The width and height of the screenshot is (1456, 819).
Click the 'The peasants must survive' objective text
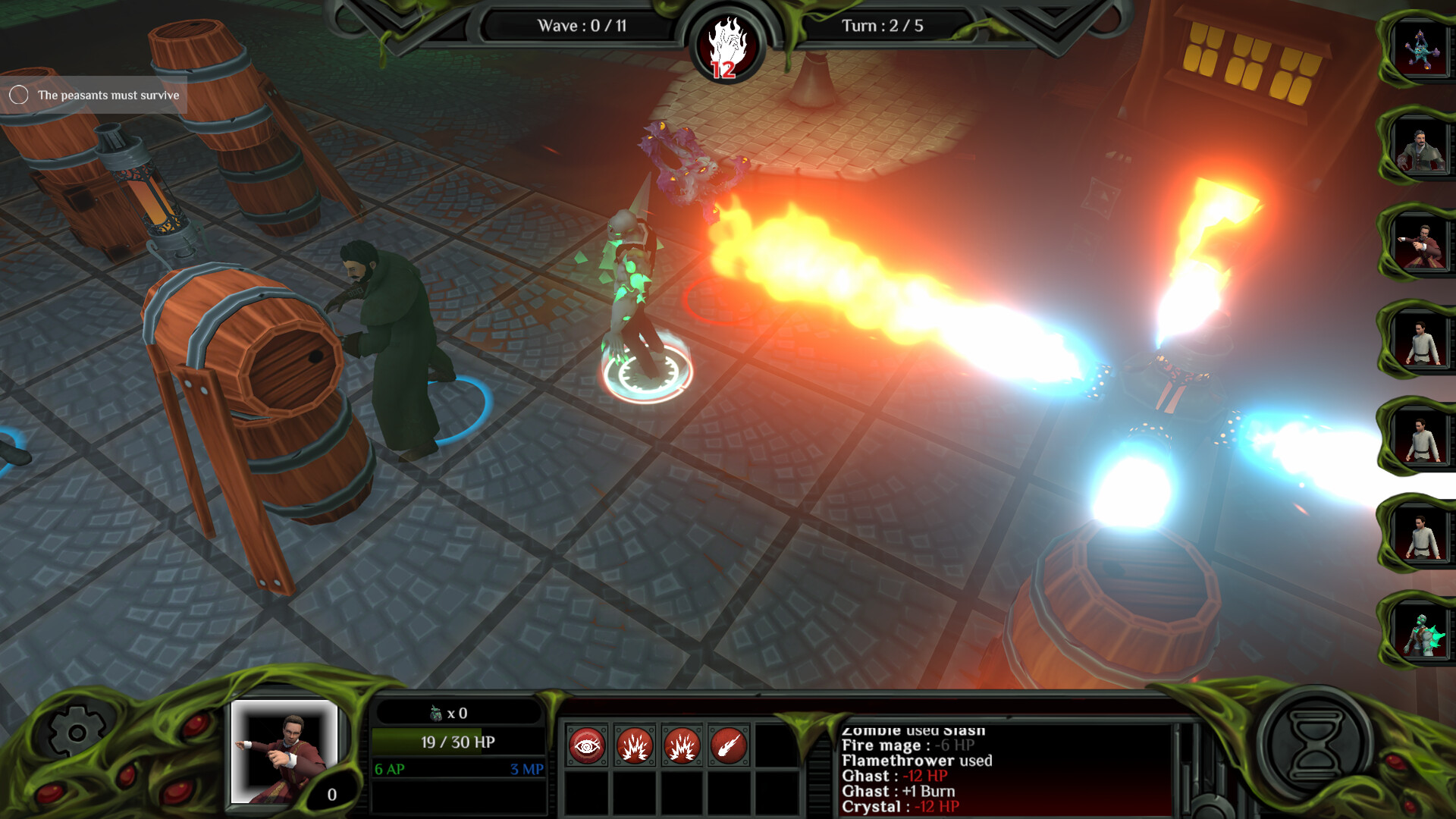[108, 96]
